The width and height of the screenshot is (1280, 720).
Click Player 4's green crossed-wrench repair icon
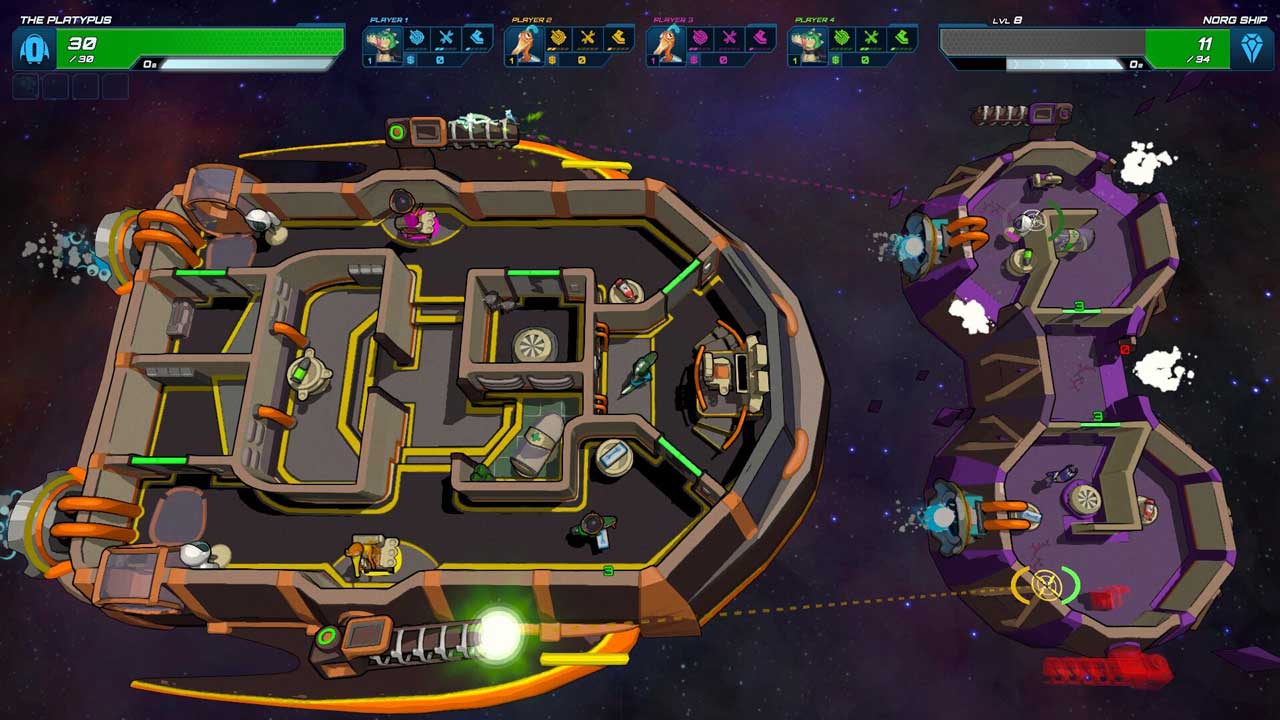(872, 38)
